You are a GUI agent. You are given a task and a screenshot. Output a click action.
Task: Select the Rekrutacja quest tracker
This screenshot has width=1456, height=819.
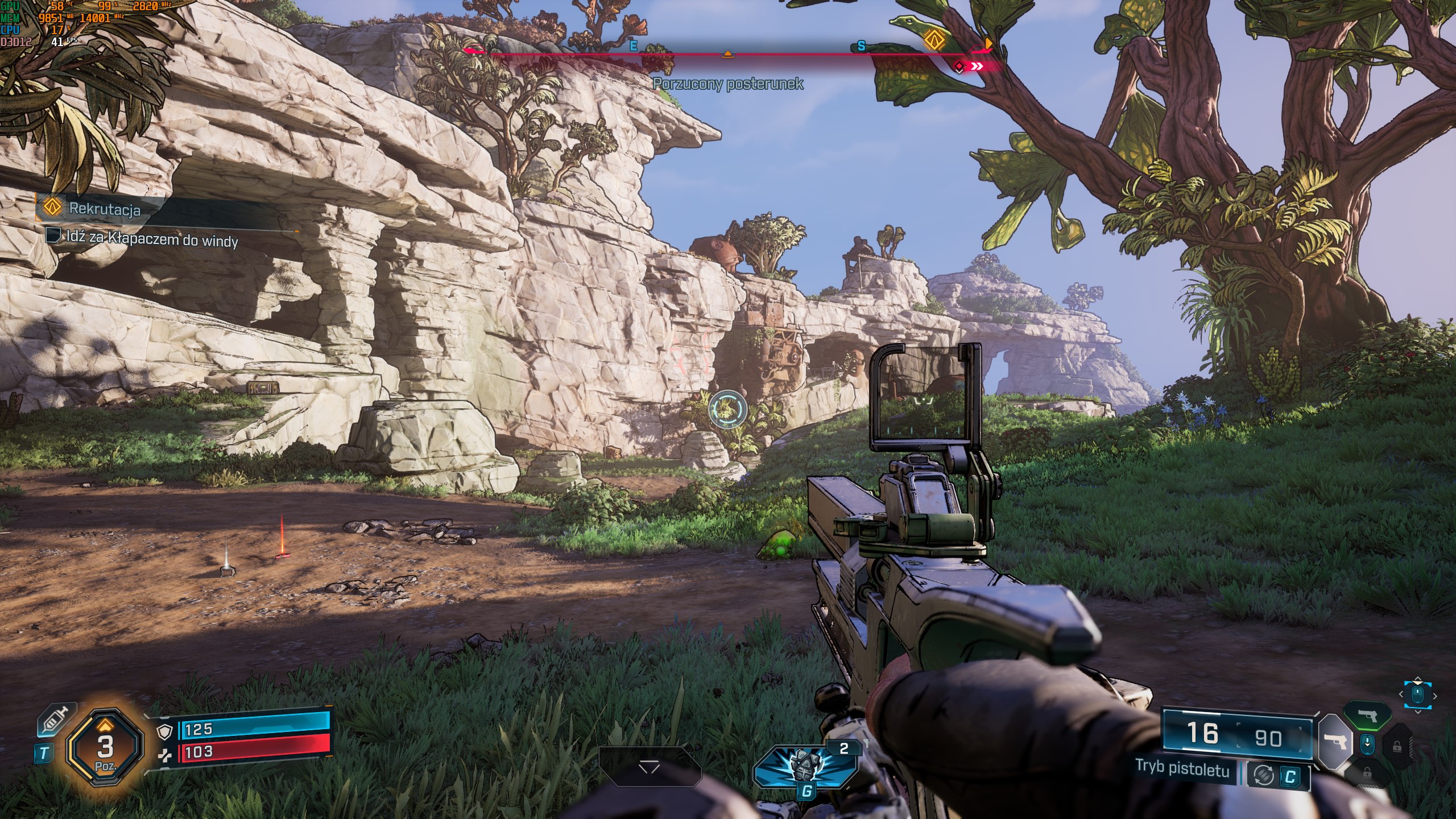pos(105,209)
